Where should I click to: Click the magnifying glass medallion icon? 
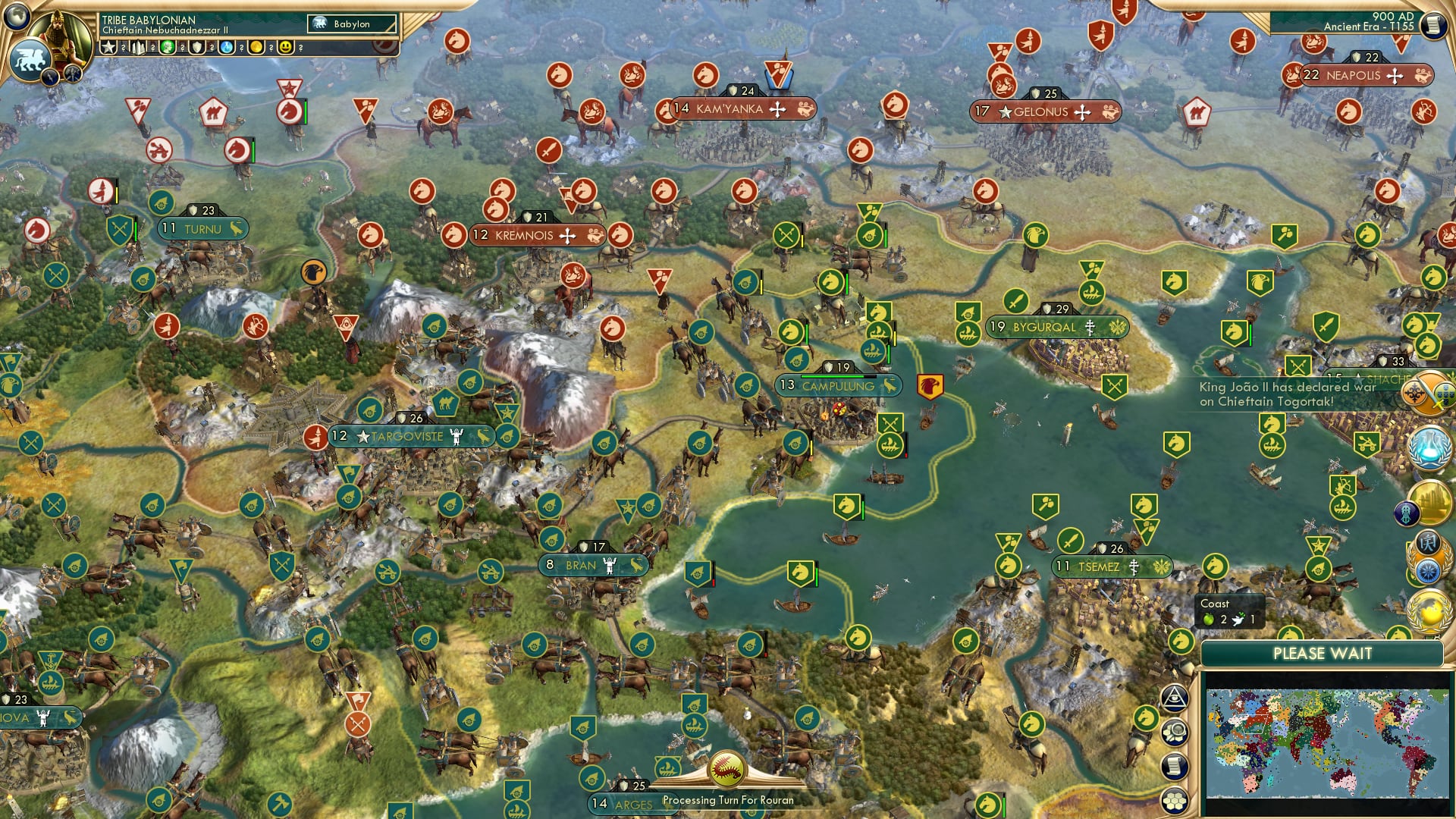click(1174, 732)
